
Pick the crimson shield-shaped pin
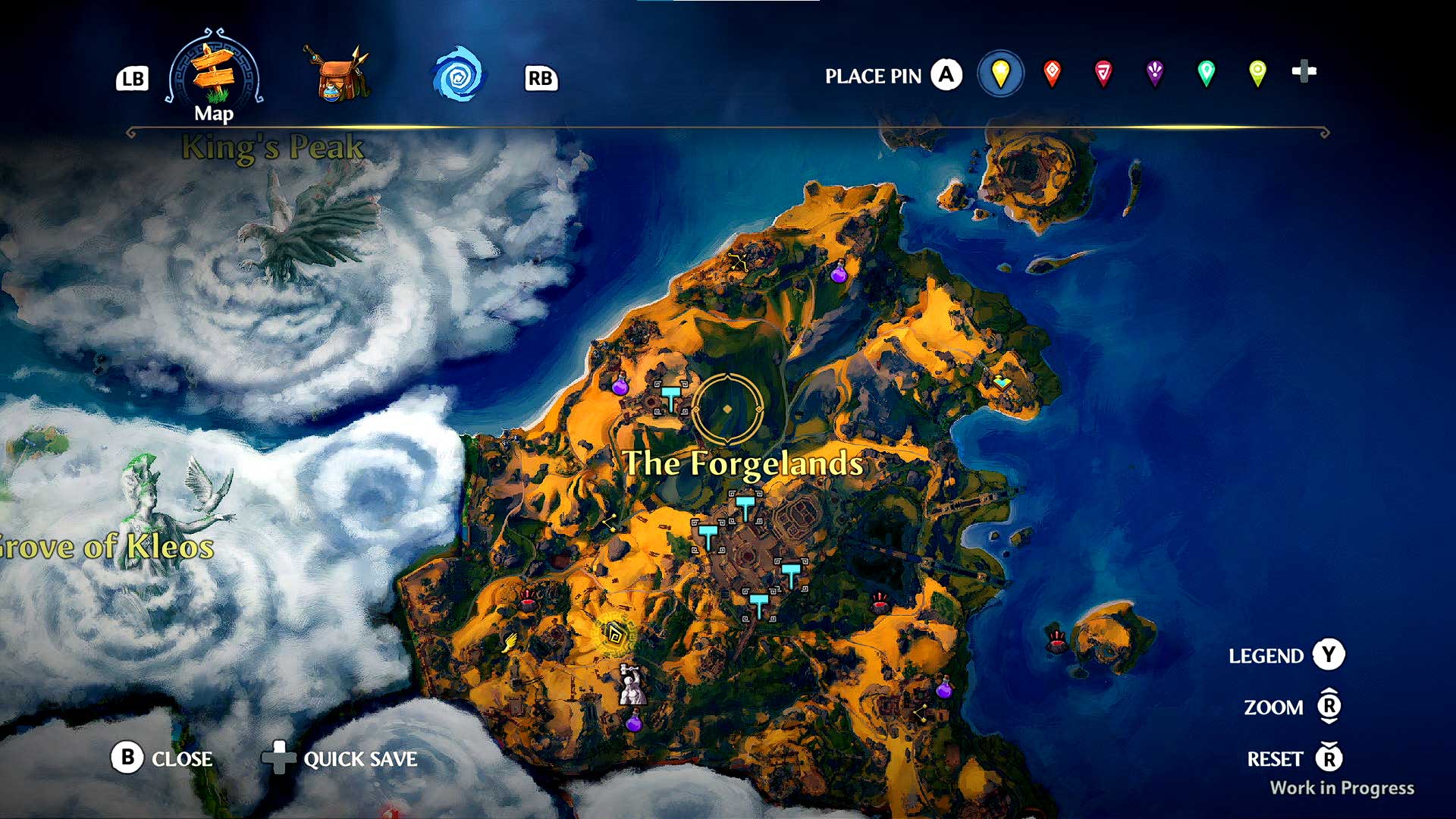pyautogui.click(x=1103, y=74)
